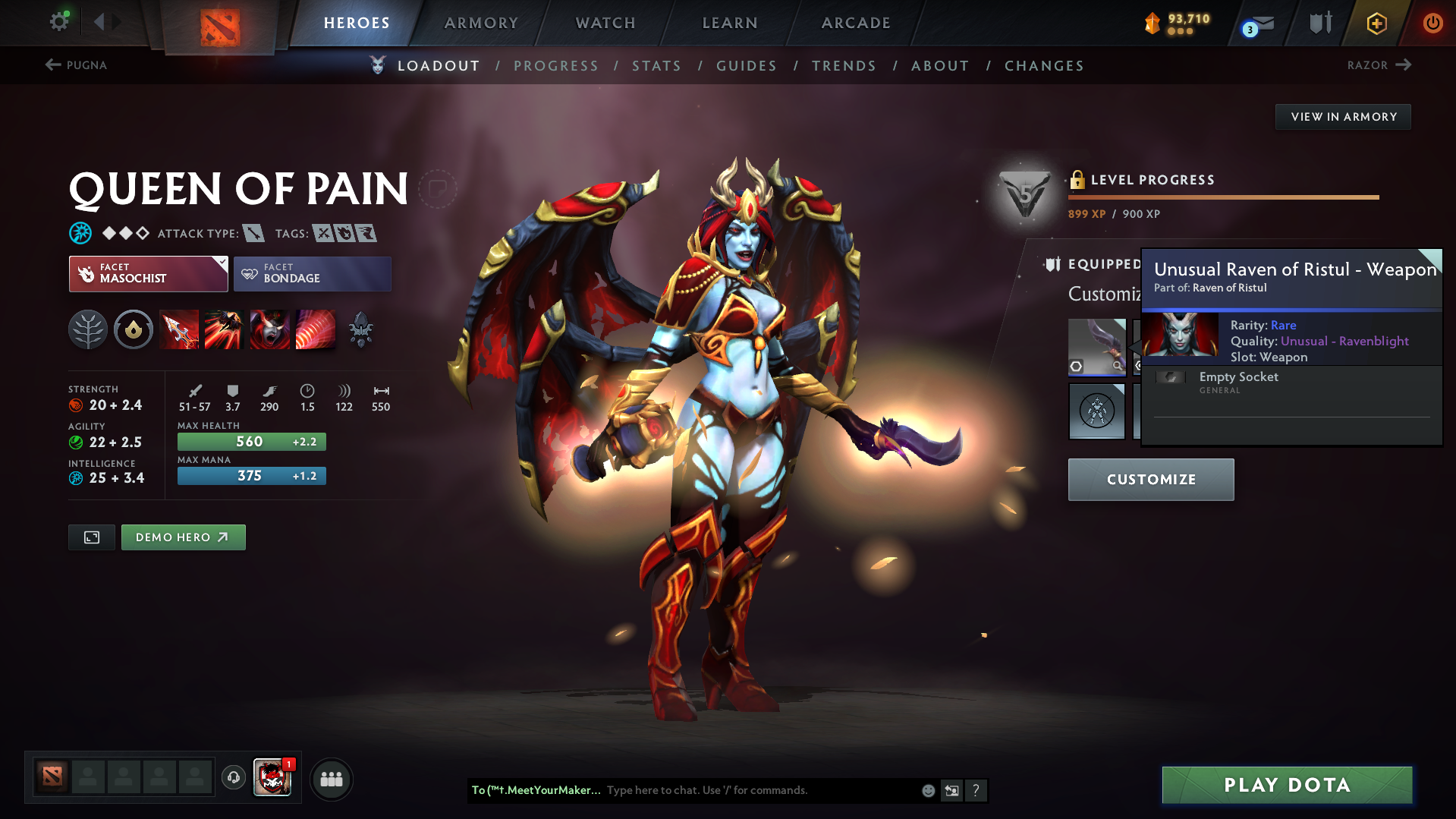Go to previous hero Pugna
Image resolution: width=1456 pixels, height=819 pixels.
[x=76, y=65]
